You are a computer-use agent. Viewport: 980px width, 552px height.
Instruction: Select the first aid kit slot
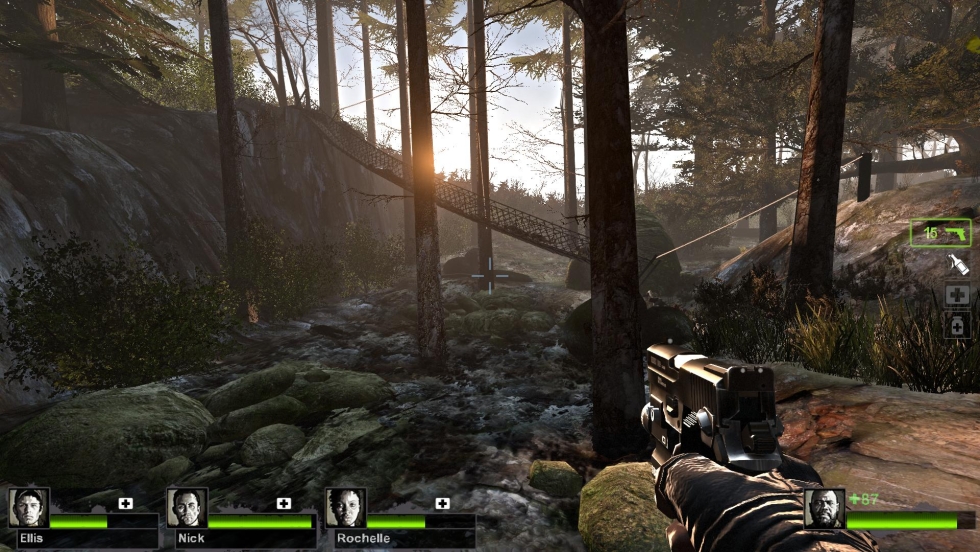957,295
